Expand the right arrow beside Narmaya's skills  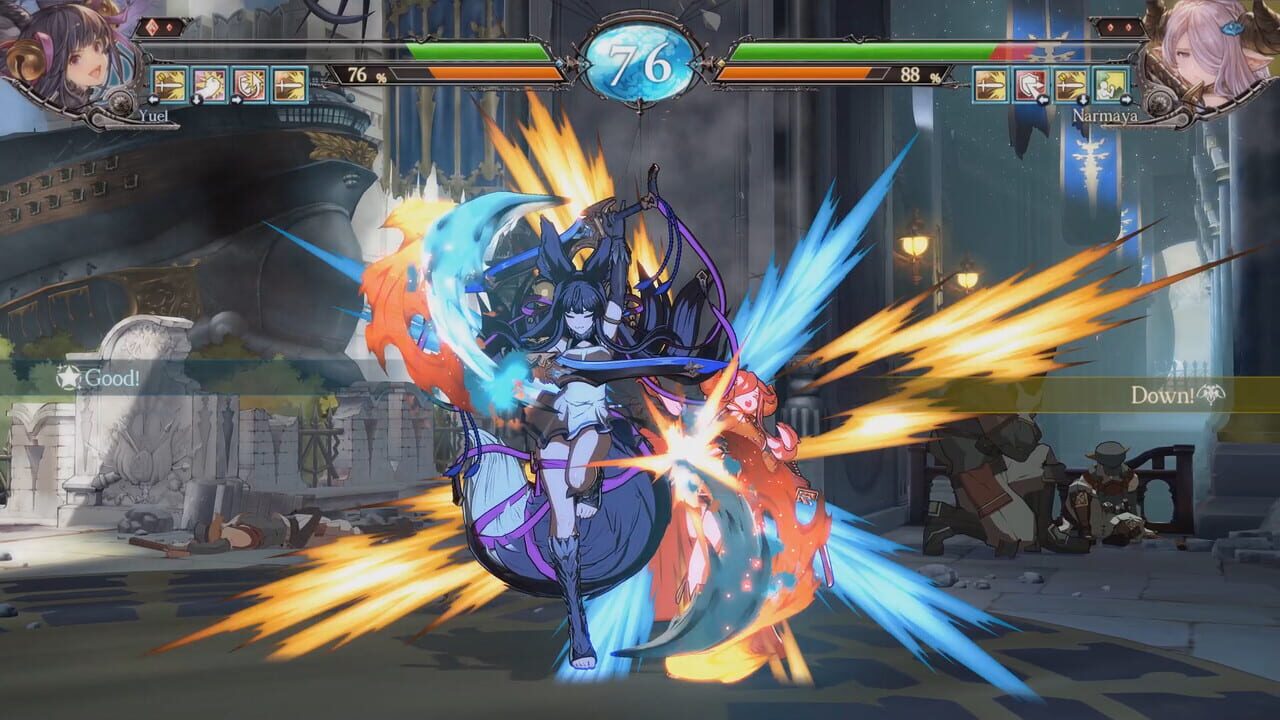pyautogui.click(x=1127, y=100)
